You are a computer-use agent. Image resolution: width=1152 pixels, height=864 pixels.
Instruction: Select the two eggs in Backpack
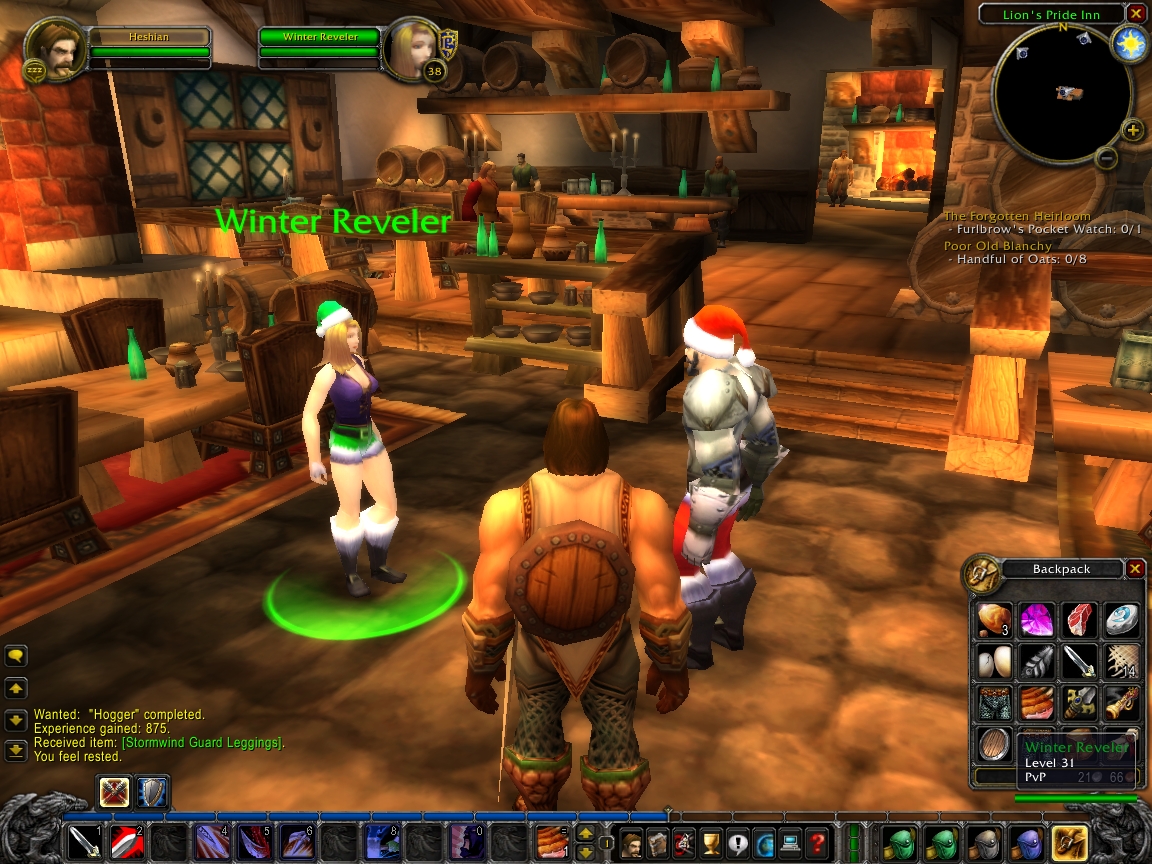pyautogui.click(x=993, y=662)
